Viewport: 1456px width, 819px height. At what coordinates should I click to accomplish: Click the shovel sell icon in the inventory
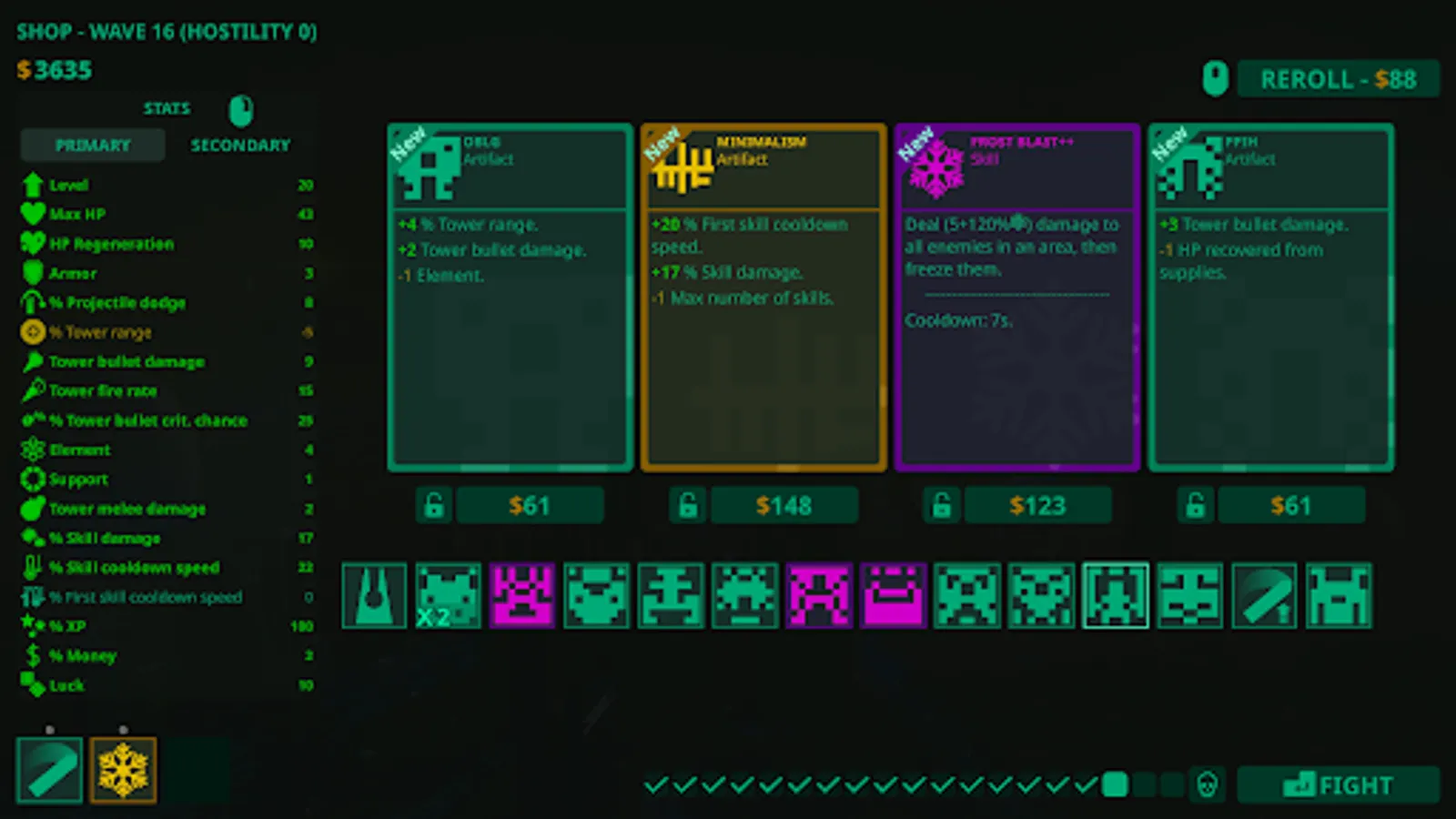(x=1264, y=596)
